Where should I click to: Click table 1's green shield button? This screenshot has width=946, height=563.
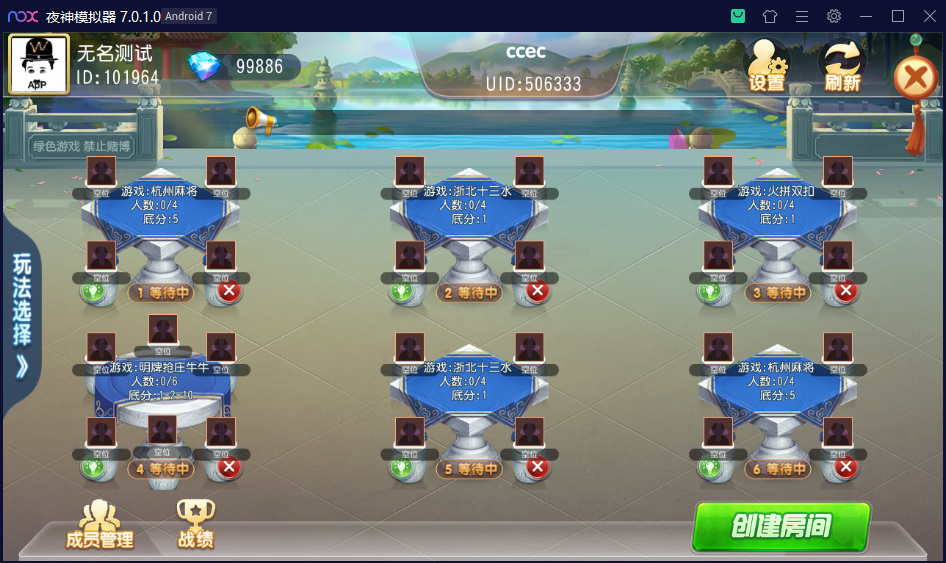93,292
